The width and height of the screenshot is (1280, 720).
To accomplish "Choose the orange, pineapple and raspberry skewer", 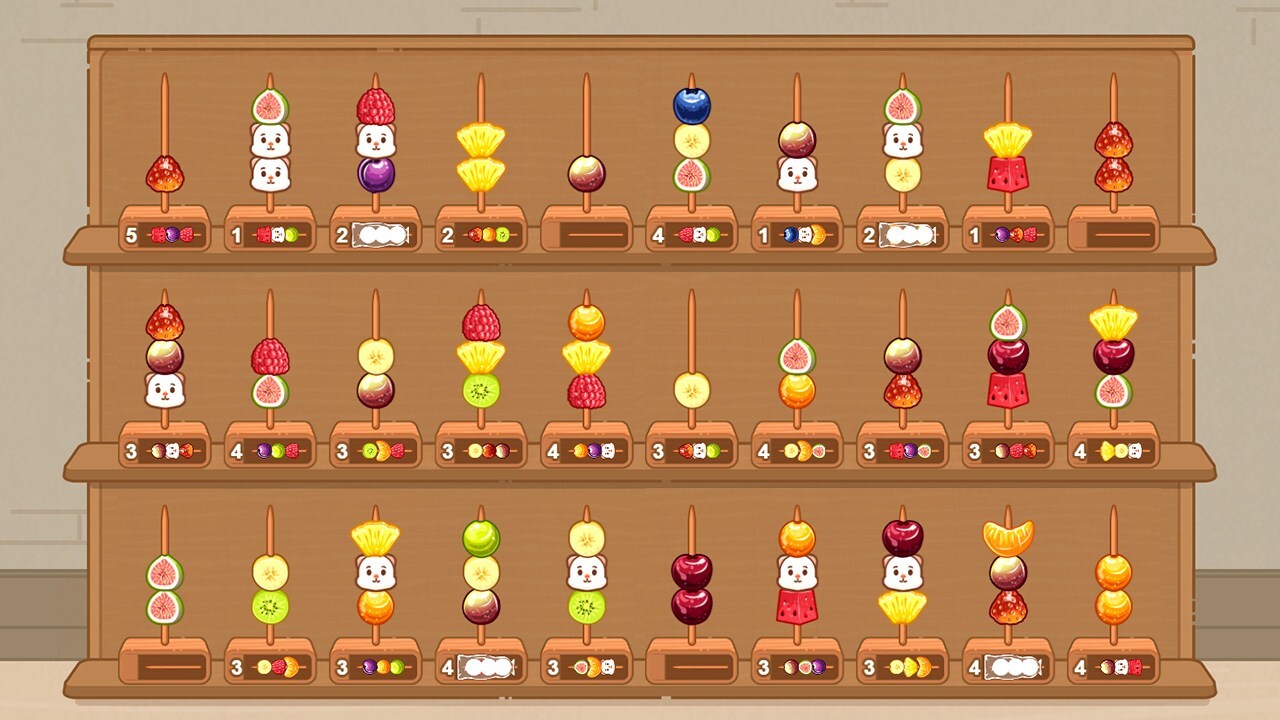I will (586, 356).
